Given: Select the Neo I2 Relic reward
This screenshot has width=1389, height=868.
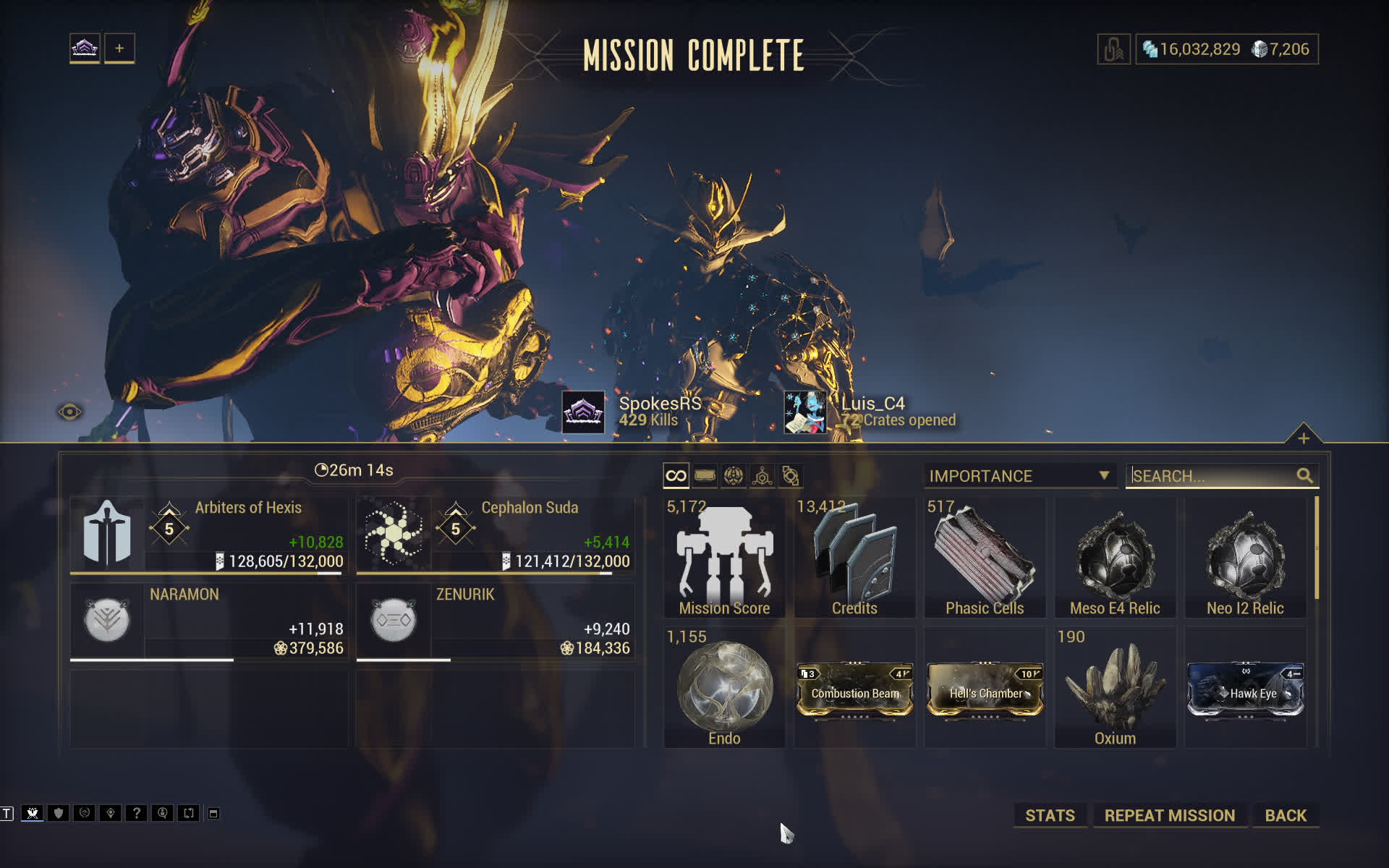Looking at the screenshot, I should tap(1245, 557).
